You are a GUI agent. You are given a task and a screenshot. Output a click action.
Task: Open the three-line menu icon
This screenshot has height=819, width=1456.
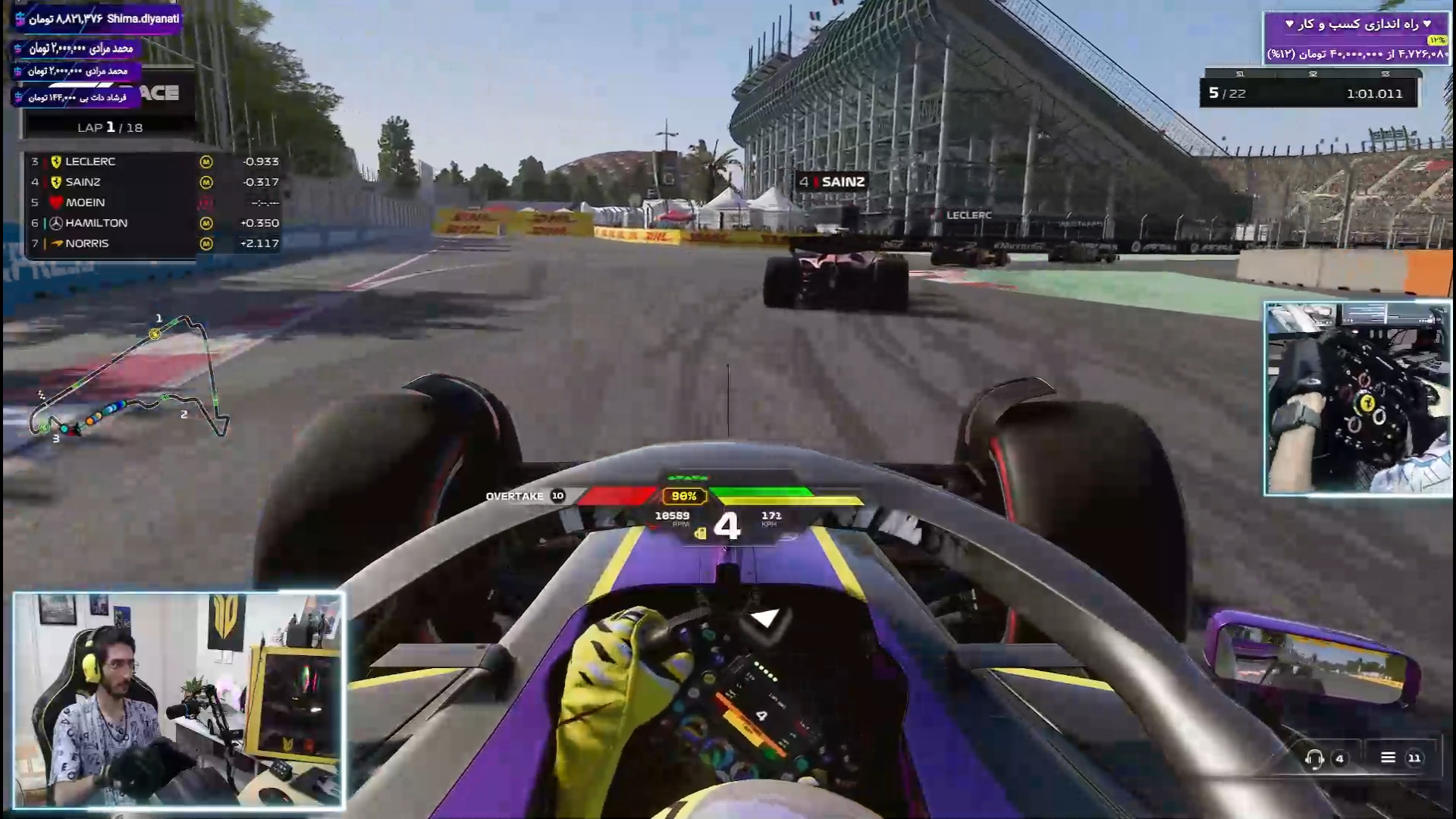[x=1388, y=758]
